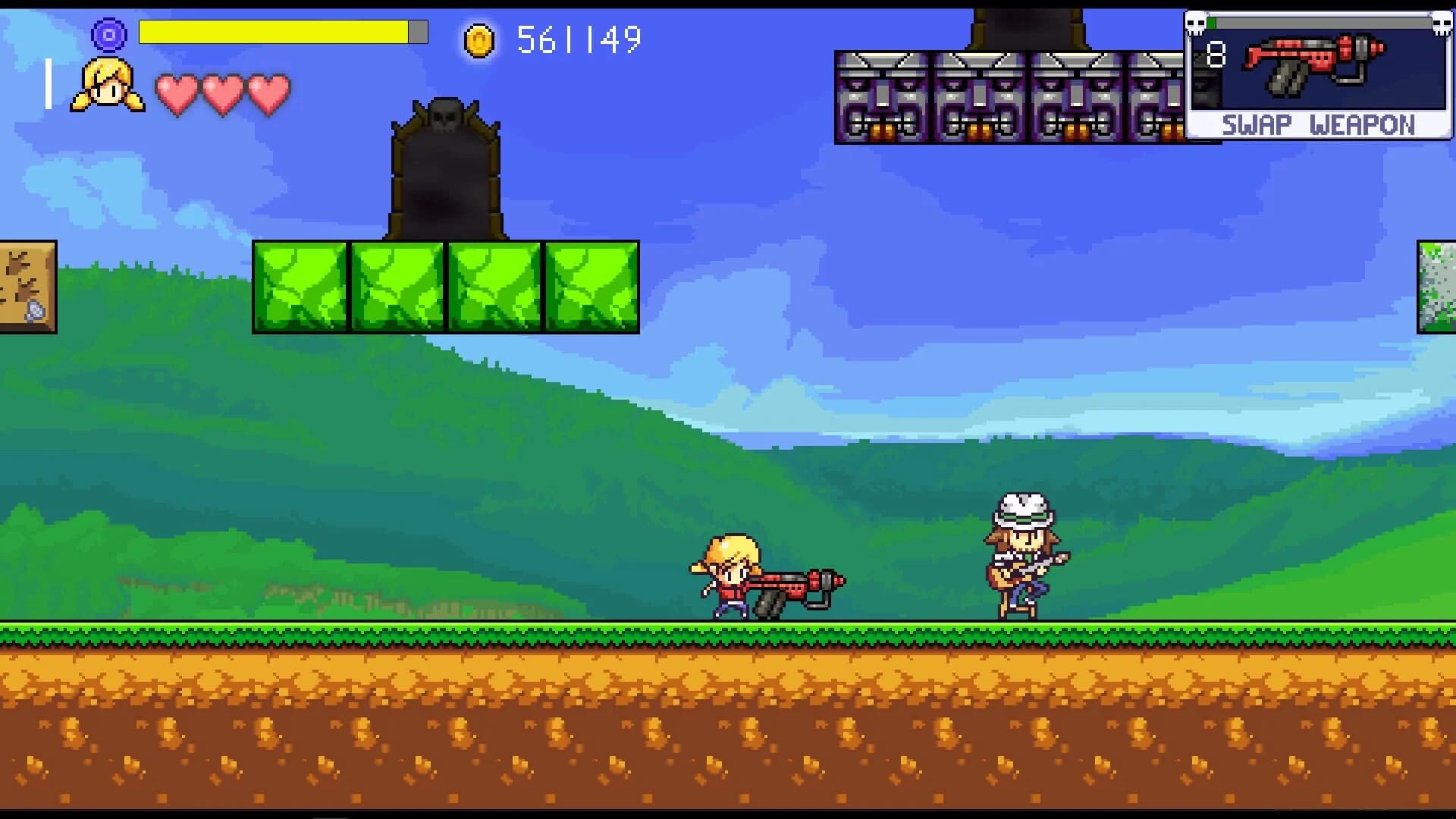The height and width of the screenshot is (819, 1456).
Task: Select the SWAP WEAPON label
Action: pyautogui.click(x=1319, y=124)
